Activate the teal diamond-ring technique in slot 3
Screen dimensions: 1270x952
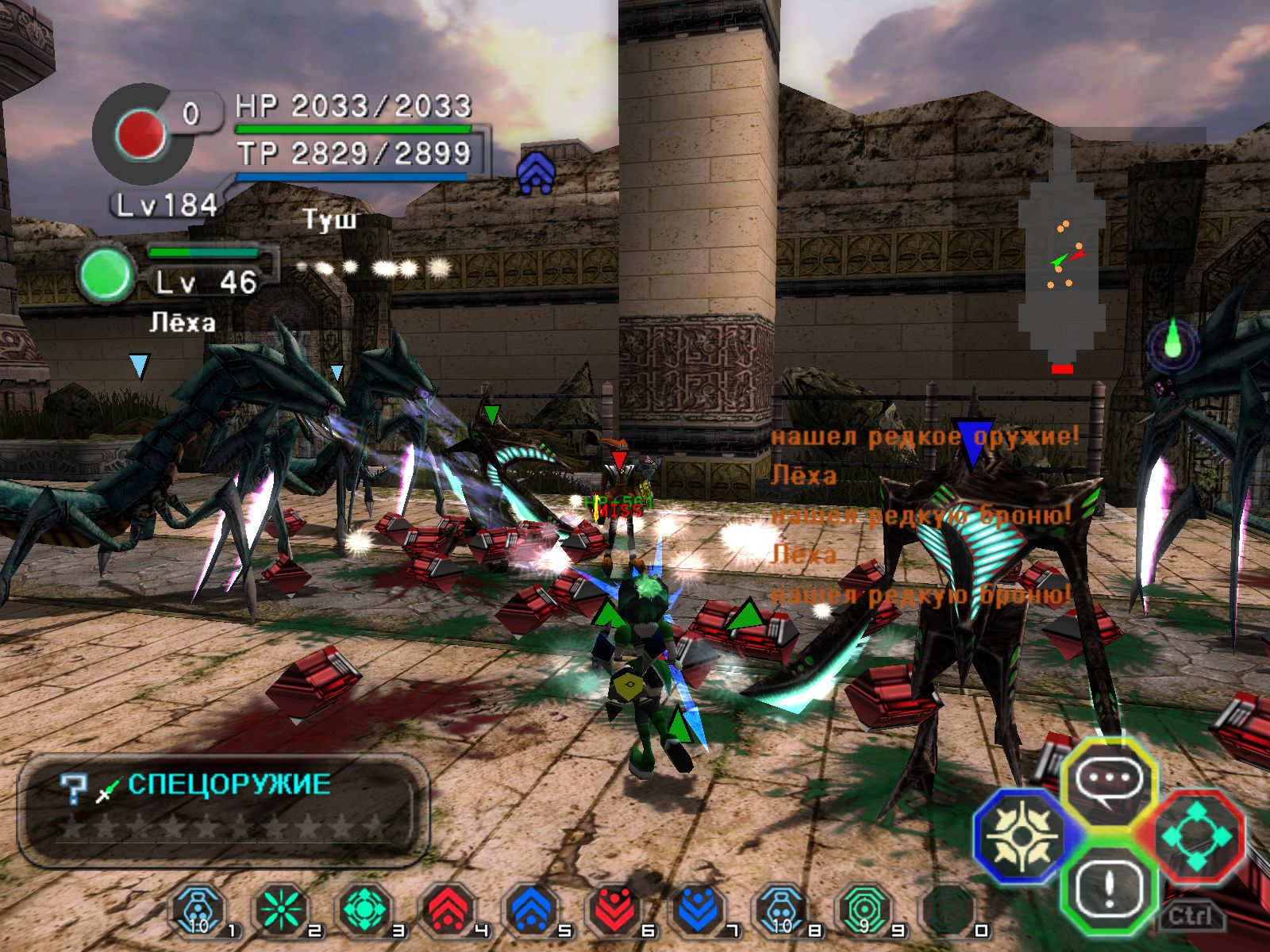click(x=364, y=909)
